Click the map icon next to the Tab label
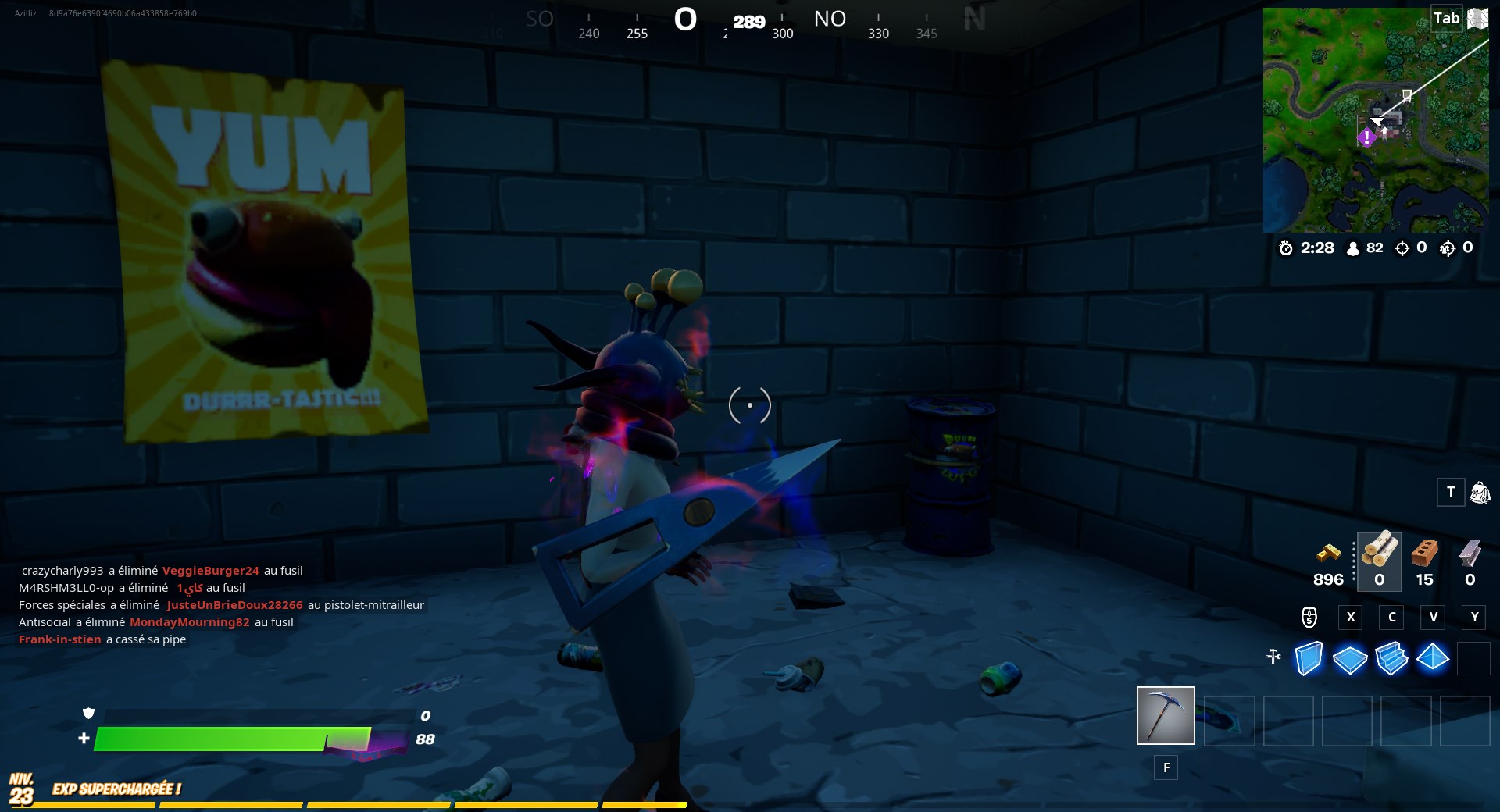This screenshot has height=812, width=1500. click(x=1478, y=17)
